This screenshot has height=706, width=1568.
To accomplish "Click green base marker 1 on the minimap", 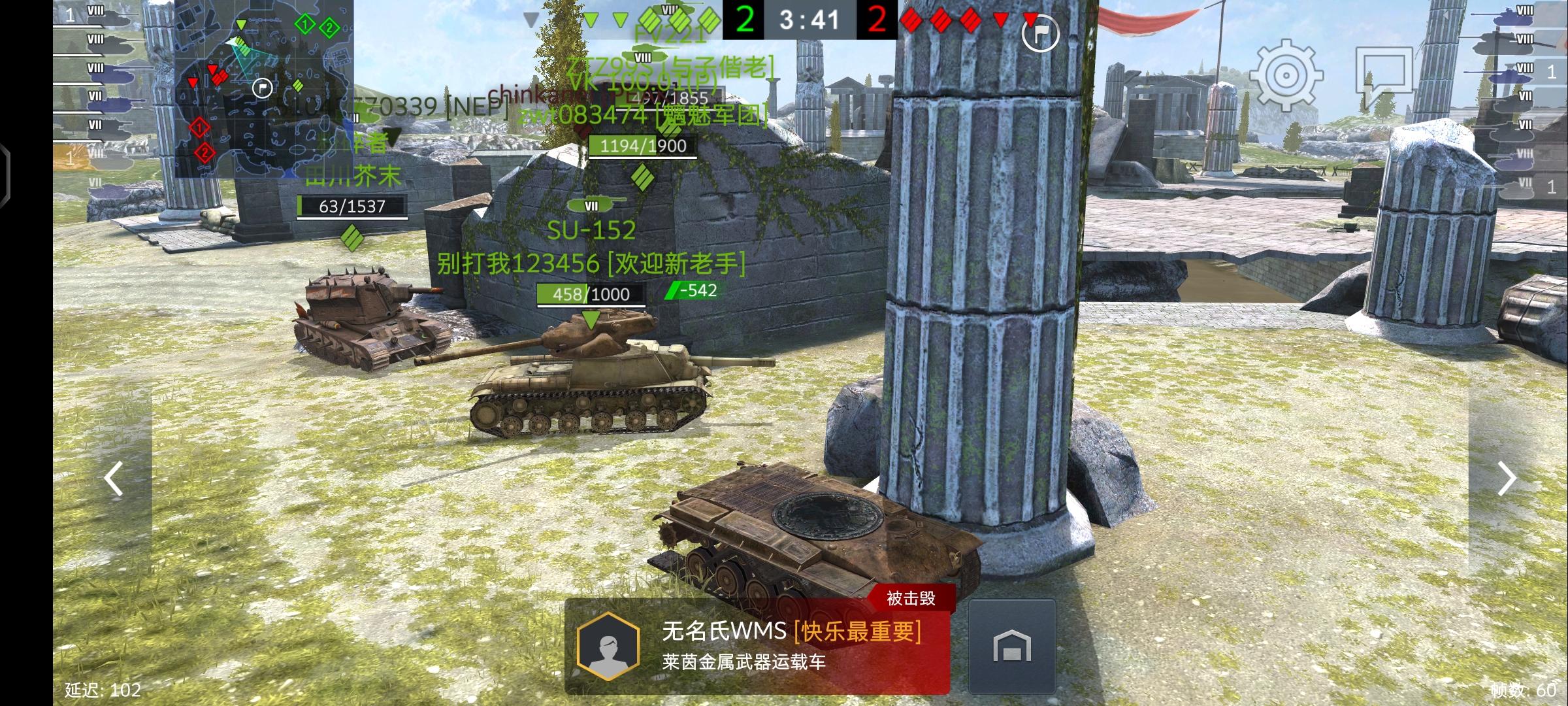I will click(304, 24).
